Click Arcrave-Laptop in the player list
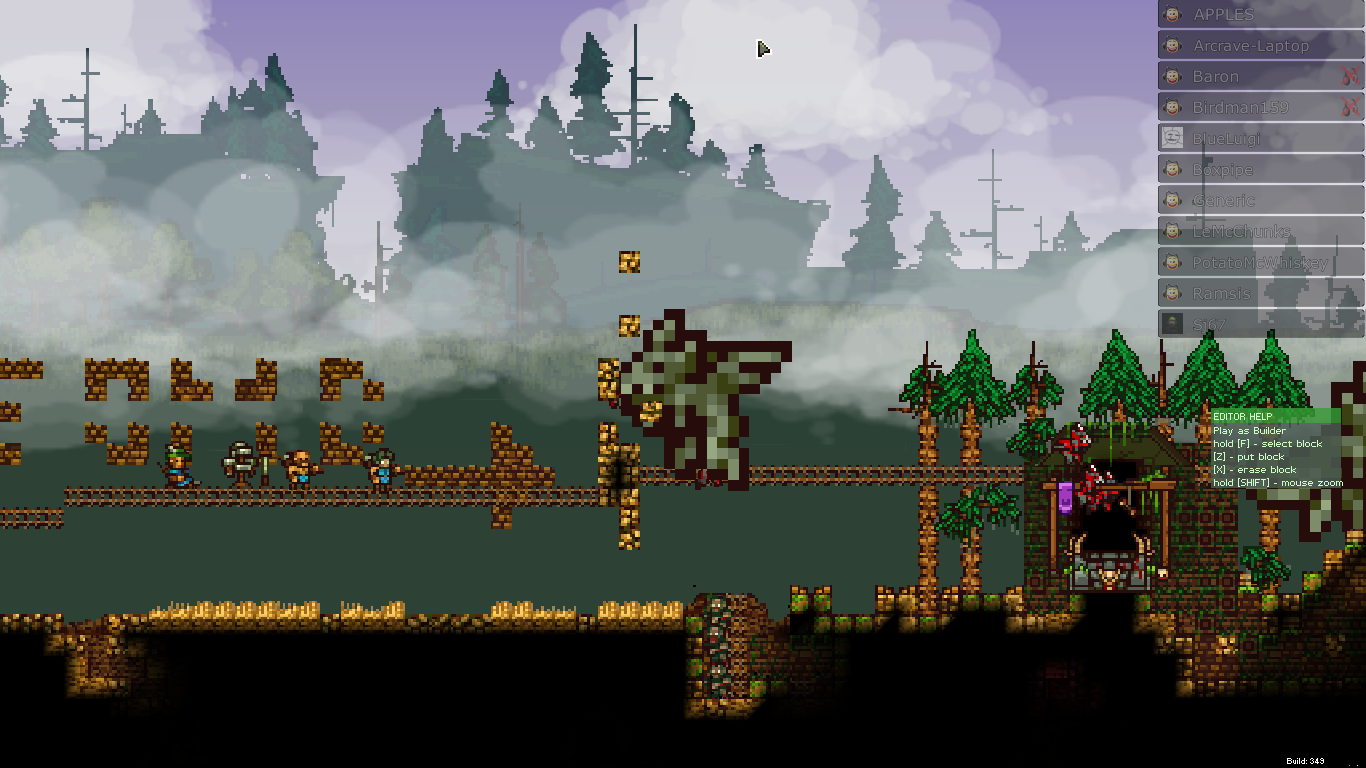The height and width of the screenshot is (768, 1366). tap(1260, 46)
